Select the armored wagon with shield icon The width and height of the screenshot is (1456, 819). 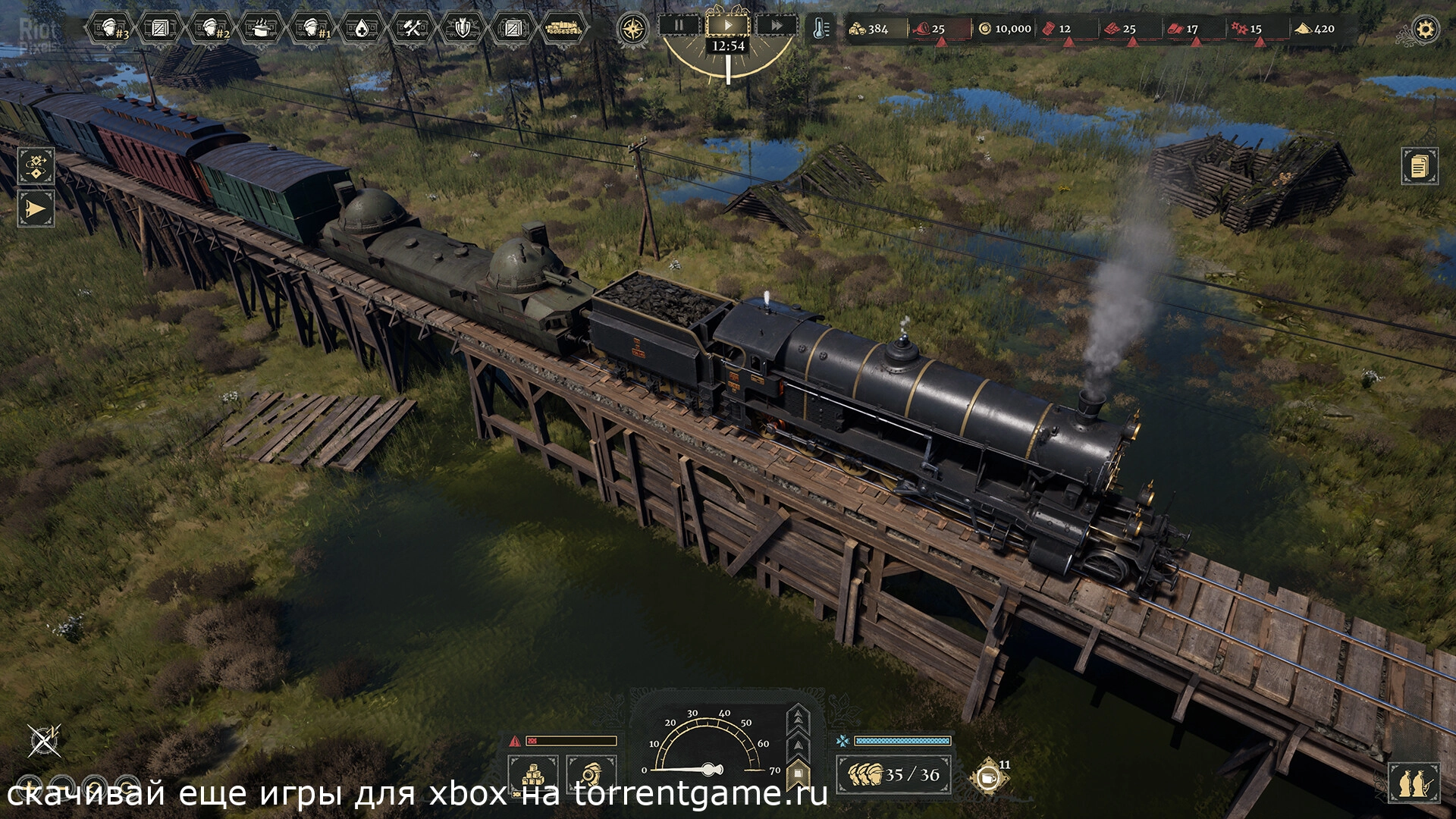coord(463,29)
